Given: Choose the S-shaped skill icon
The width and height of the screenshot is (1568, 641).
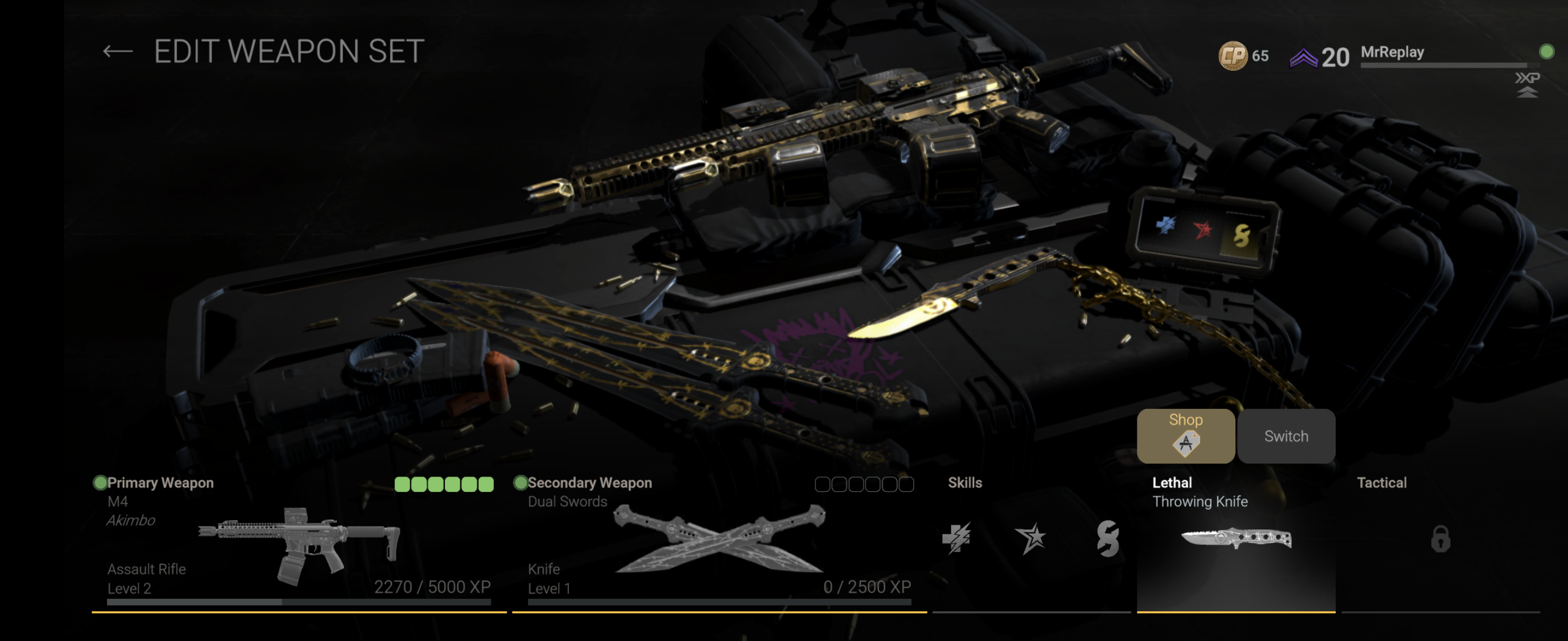Looking at the screenshot, I should (x=1107, y=538).
